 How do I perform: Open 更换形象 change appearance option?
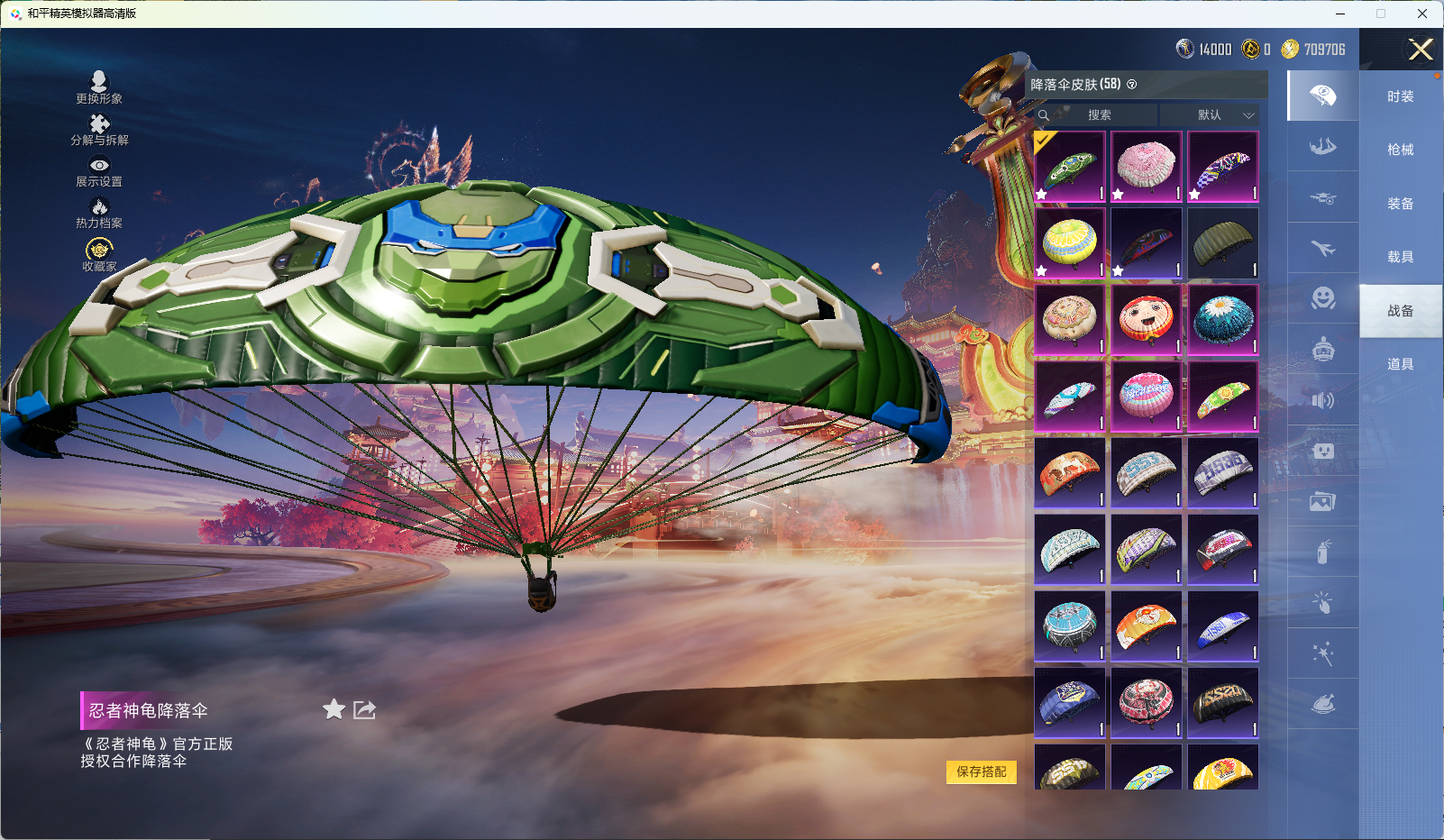99,87
